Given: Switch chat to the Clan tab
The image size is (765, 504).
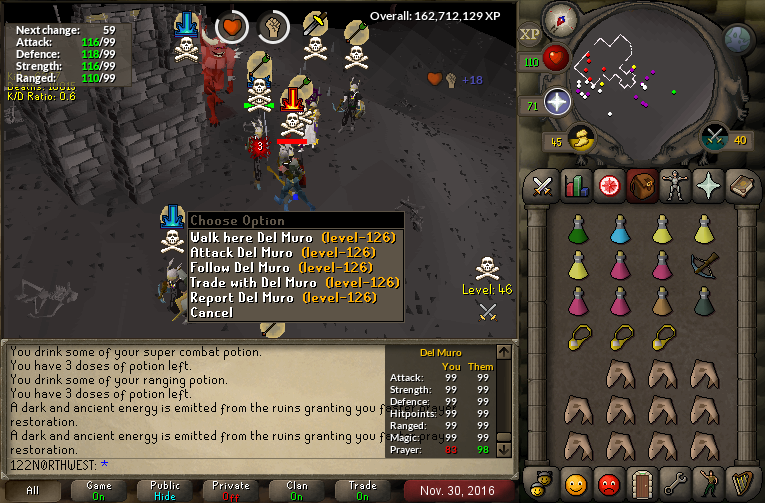Looking at the screenshot, I should click(297, 490).
